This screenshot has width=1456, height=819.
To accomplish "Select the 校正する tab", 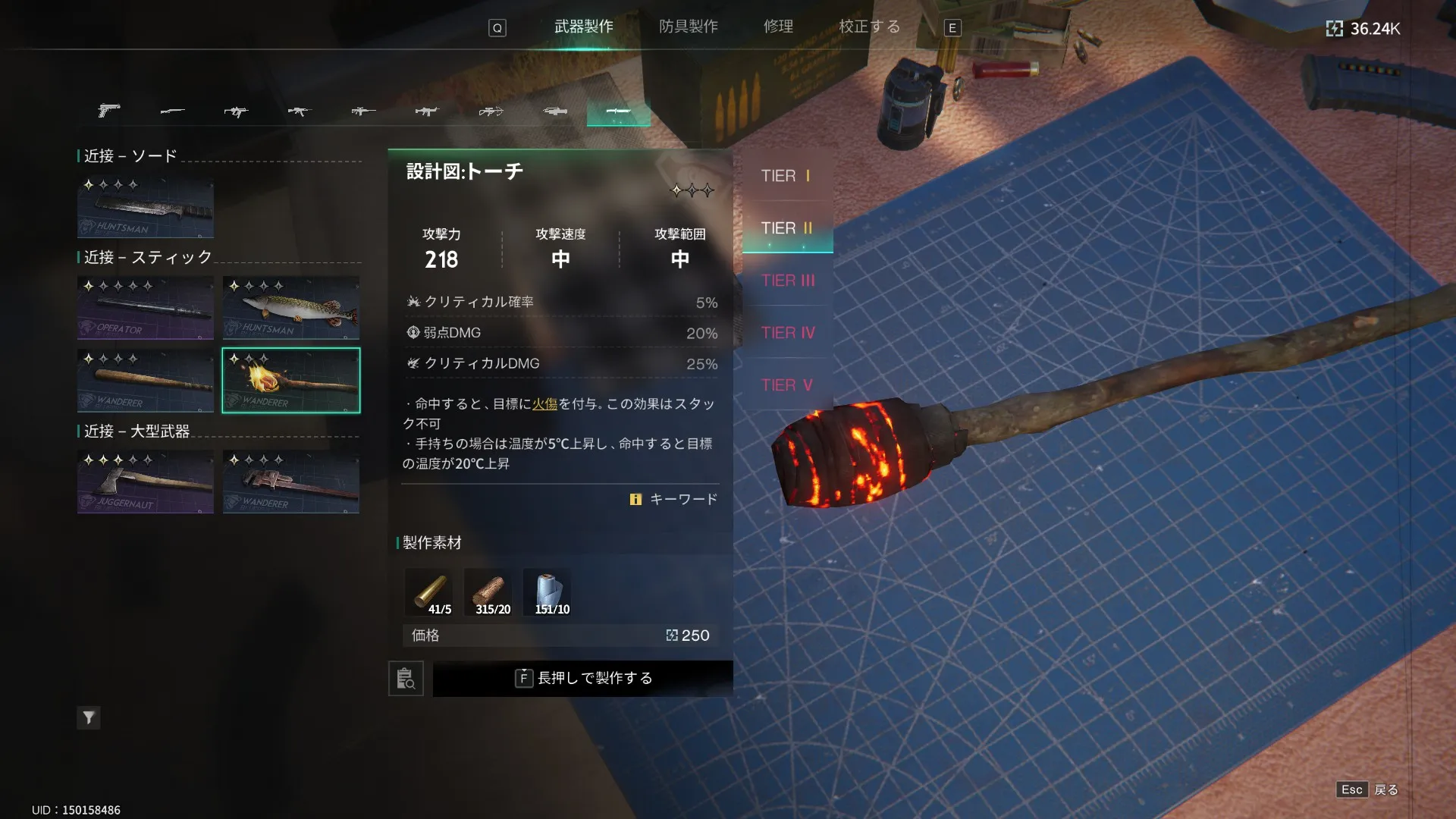I will (869, 27).
